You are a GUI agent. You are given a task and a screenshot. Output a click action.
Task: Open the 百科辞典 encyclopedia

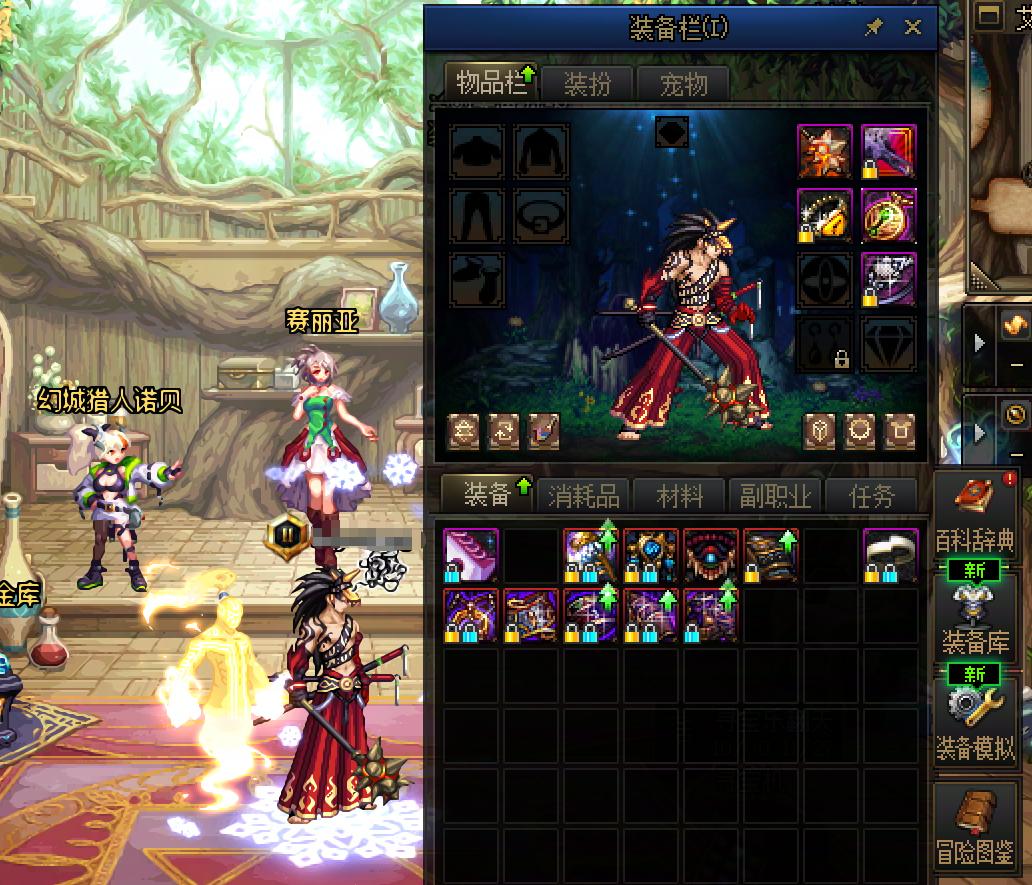tap(974, 515)
